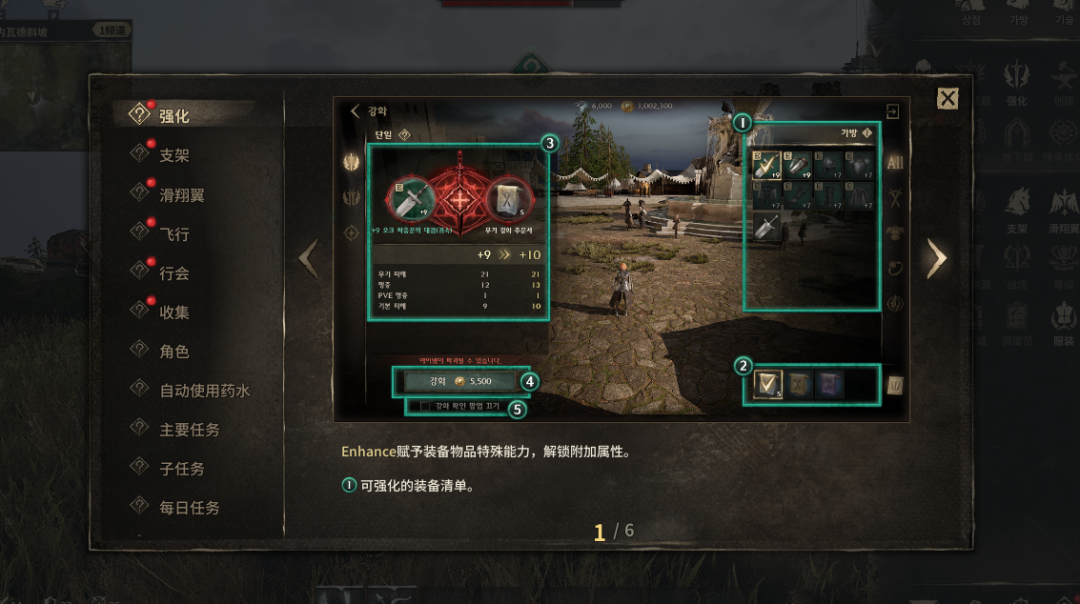Go to the next guide page arrow
1080x604 pixels.
pos(936,259)
